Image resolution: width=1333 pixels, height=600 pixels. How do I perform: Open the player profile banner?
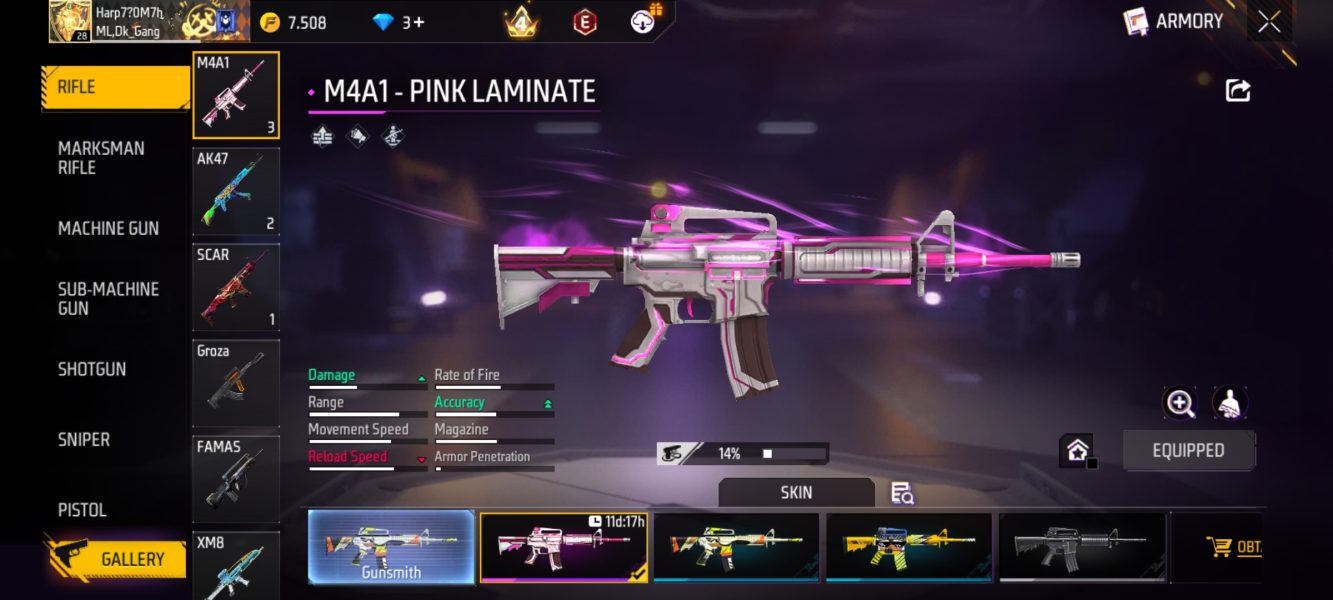(135, 22)
